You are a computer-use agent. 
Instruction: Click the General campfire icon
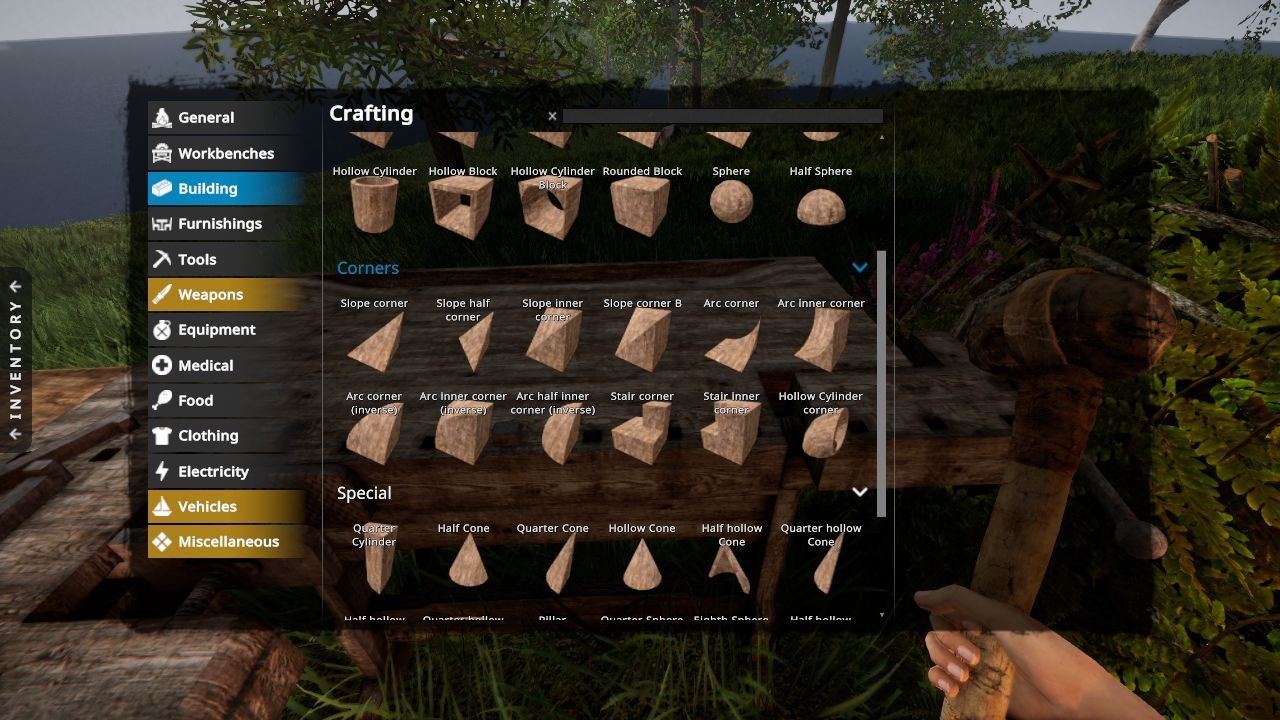pyautogui.click(x=162, y=117)
